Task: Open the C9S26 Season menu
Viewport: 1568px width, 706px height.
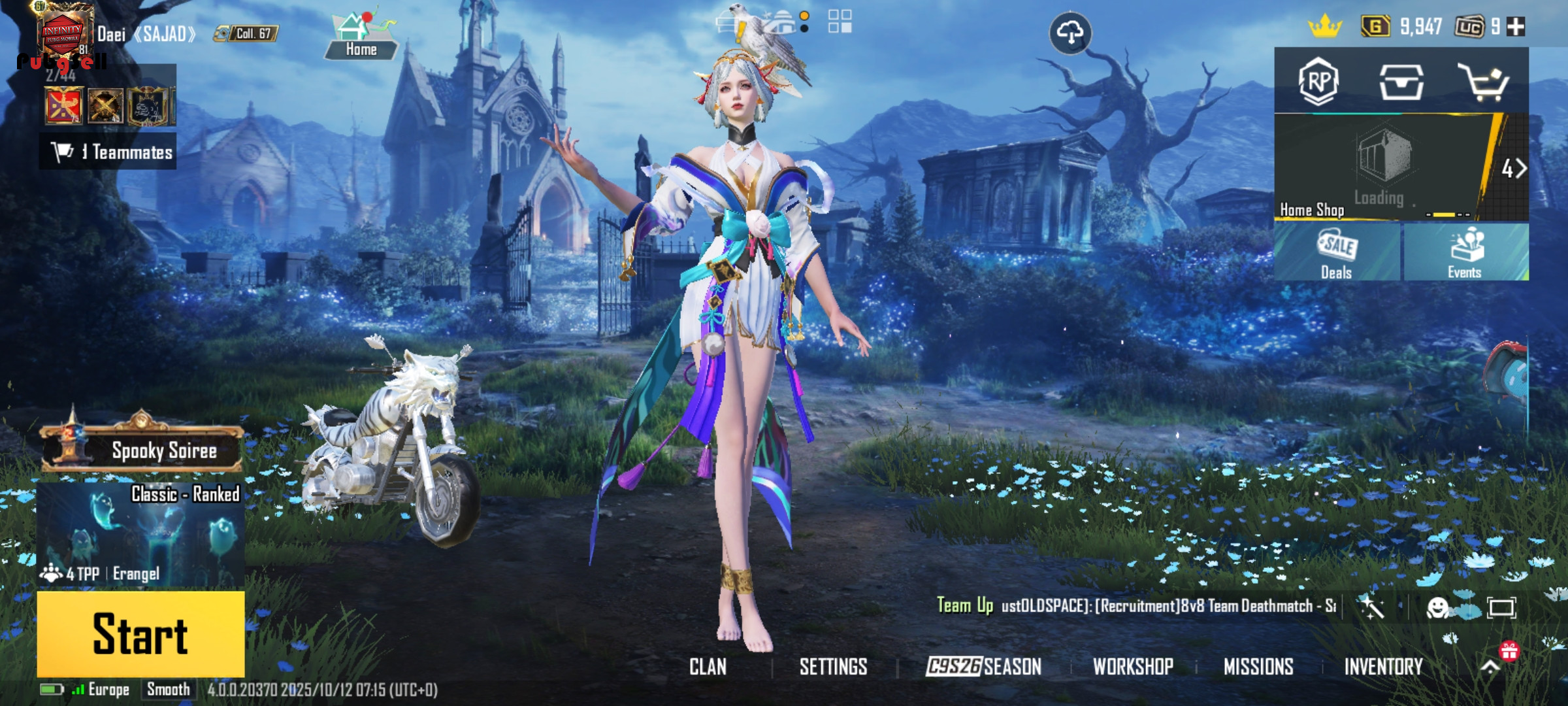Action: (983, 667)
